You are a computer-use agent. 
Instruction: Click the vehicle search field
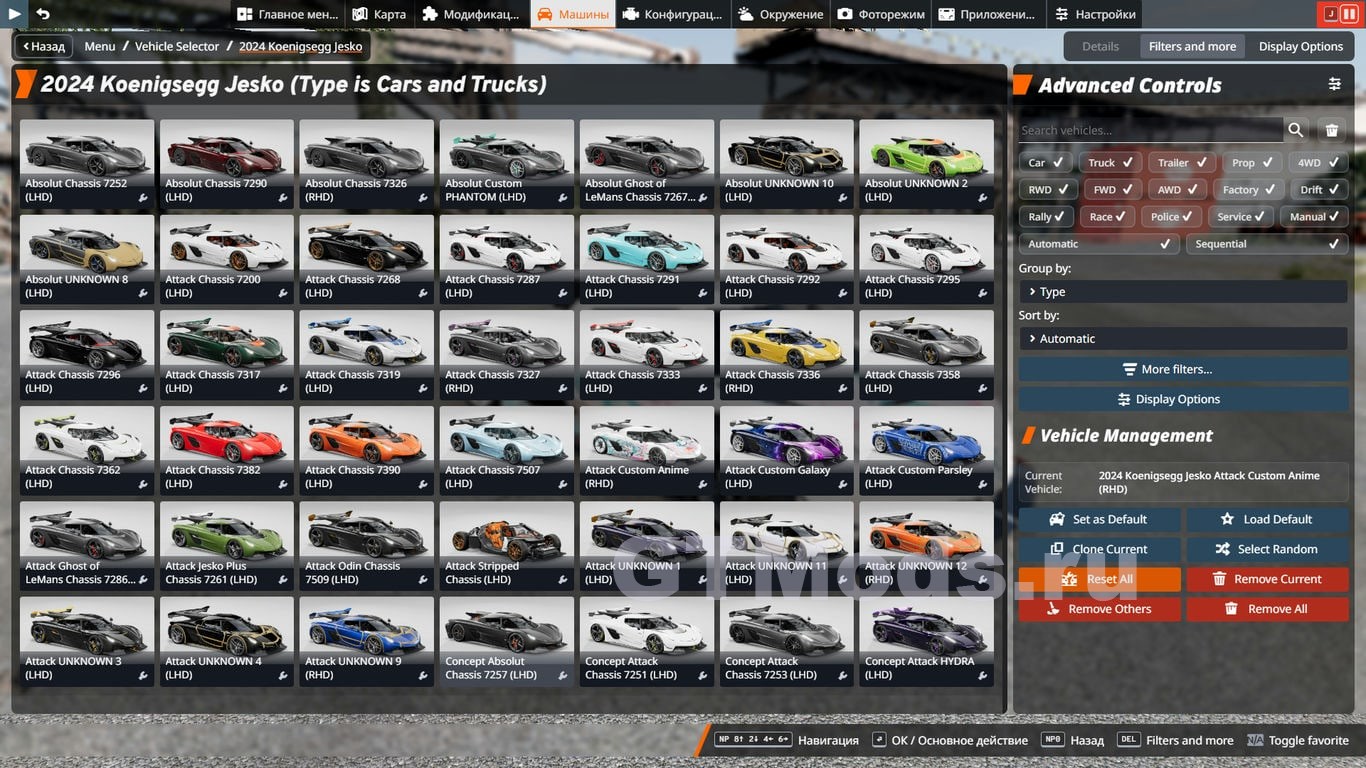click(x=1150, y=130)
